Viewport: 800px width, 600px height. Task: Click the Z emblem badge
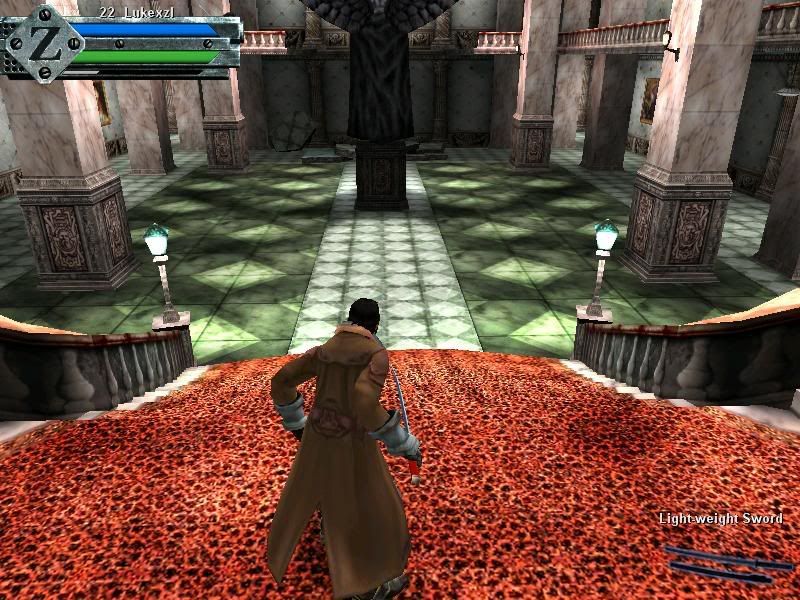44,42
